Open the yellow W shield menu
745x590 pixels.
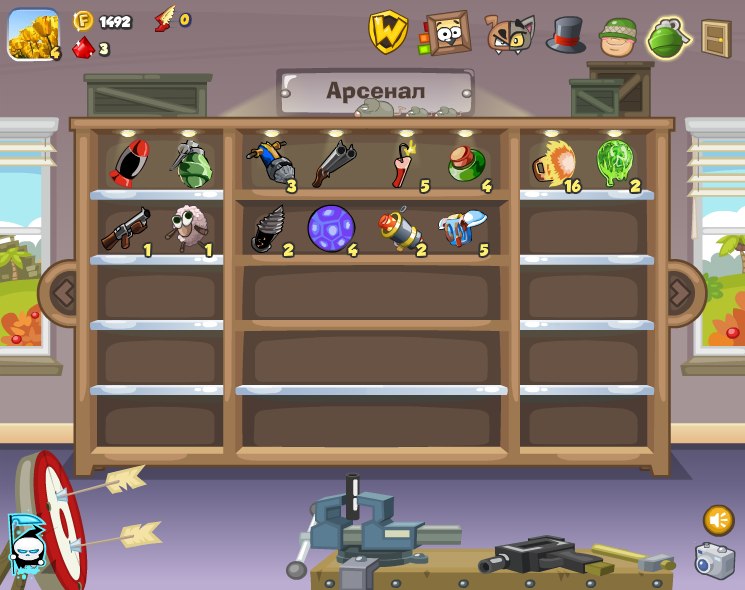tap(388, 32)
